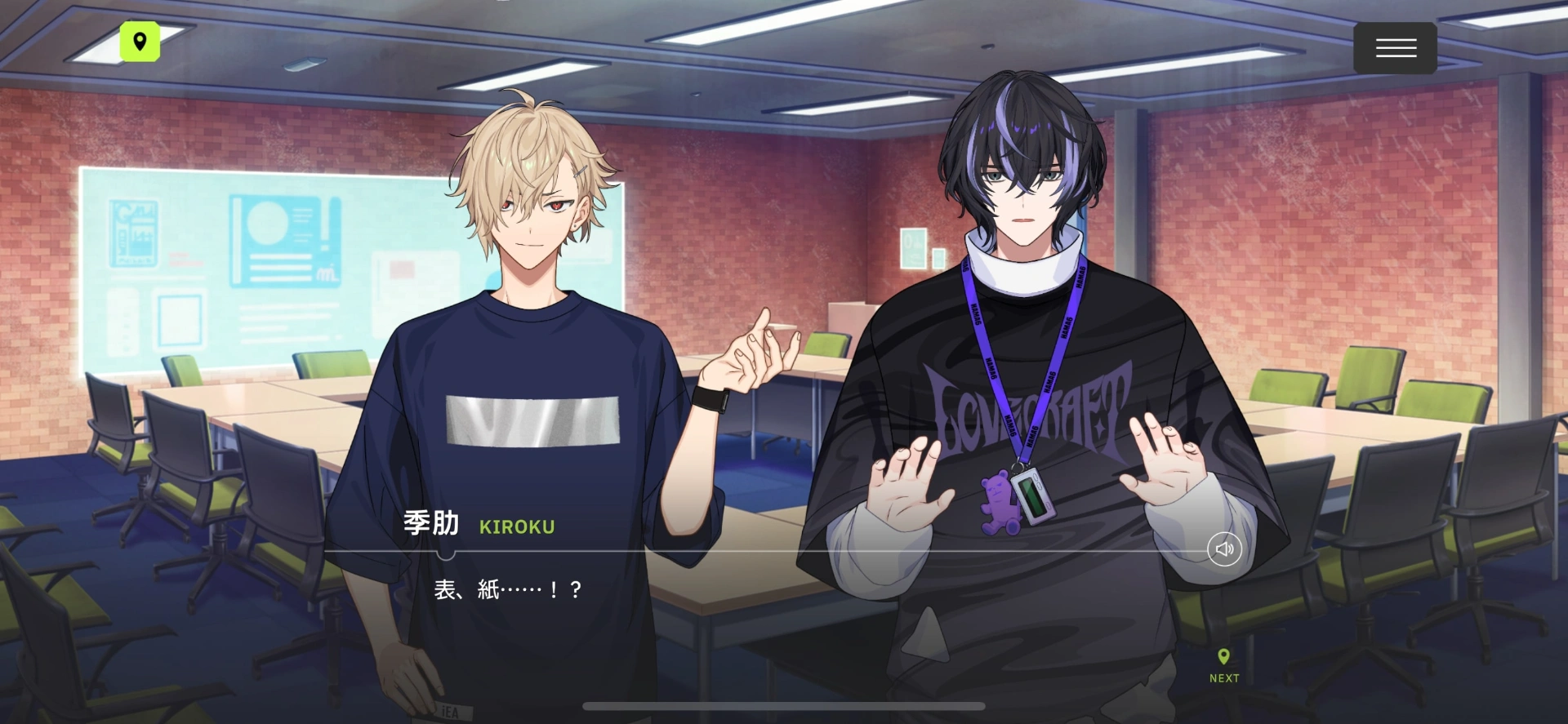
Task: Open the hamburger menu
Action: [x=1395, y=48]
